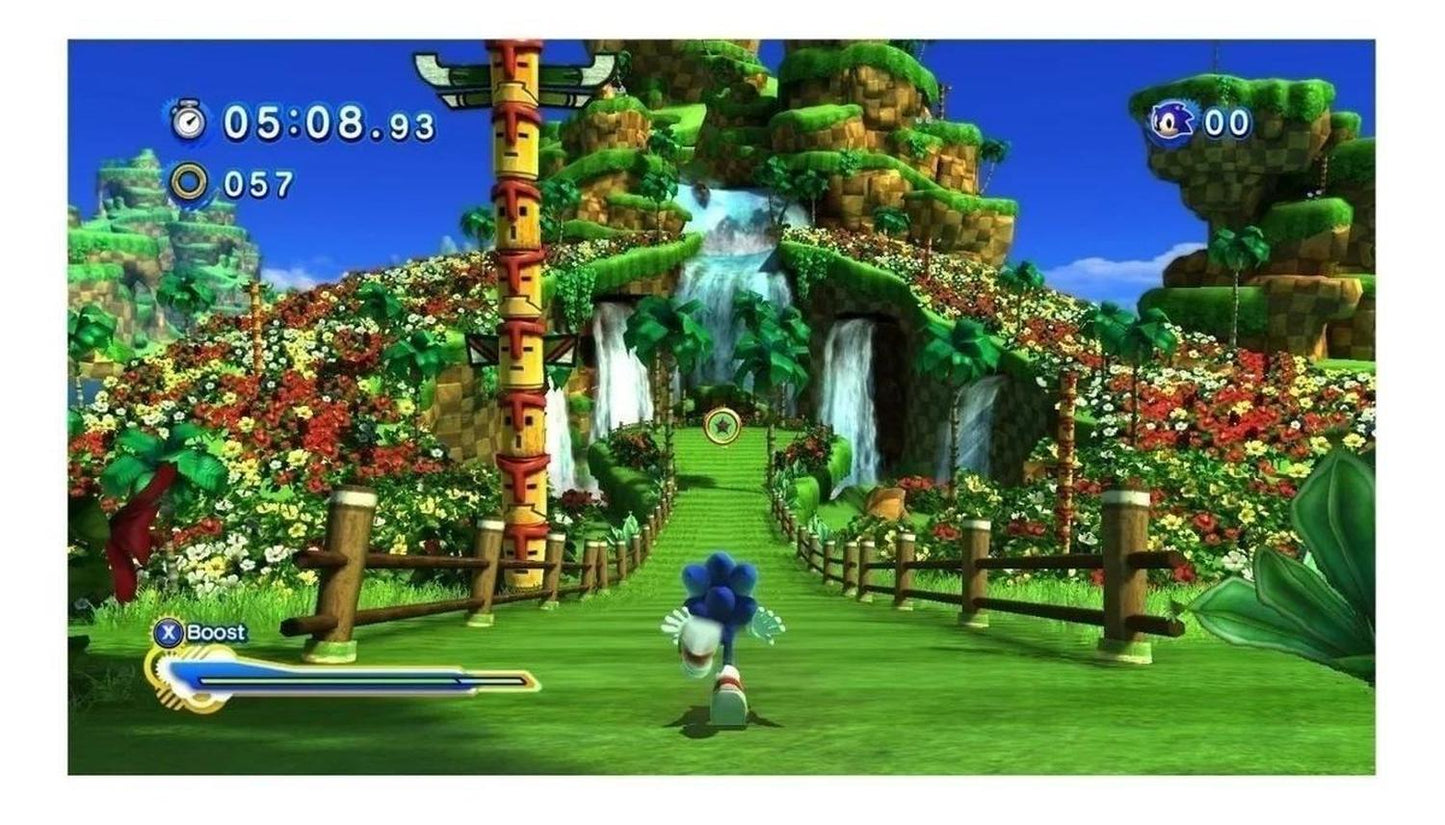Click the X button boost prompt icon
The width and height of the screenshot is (1445, 825).
[168, 633]
